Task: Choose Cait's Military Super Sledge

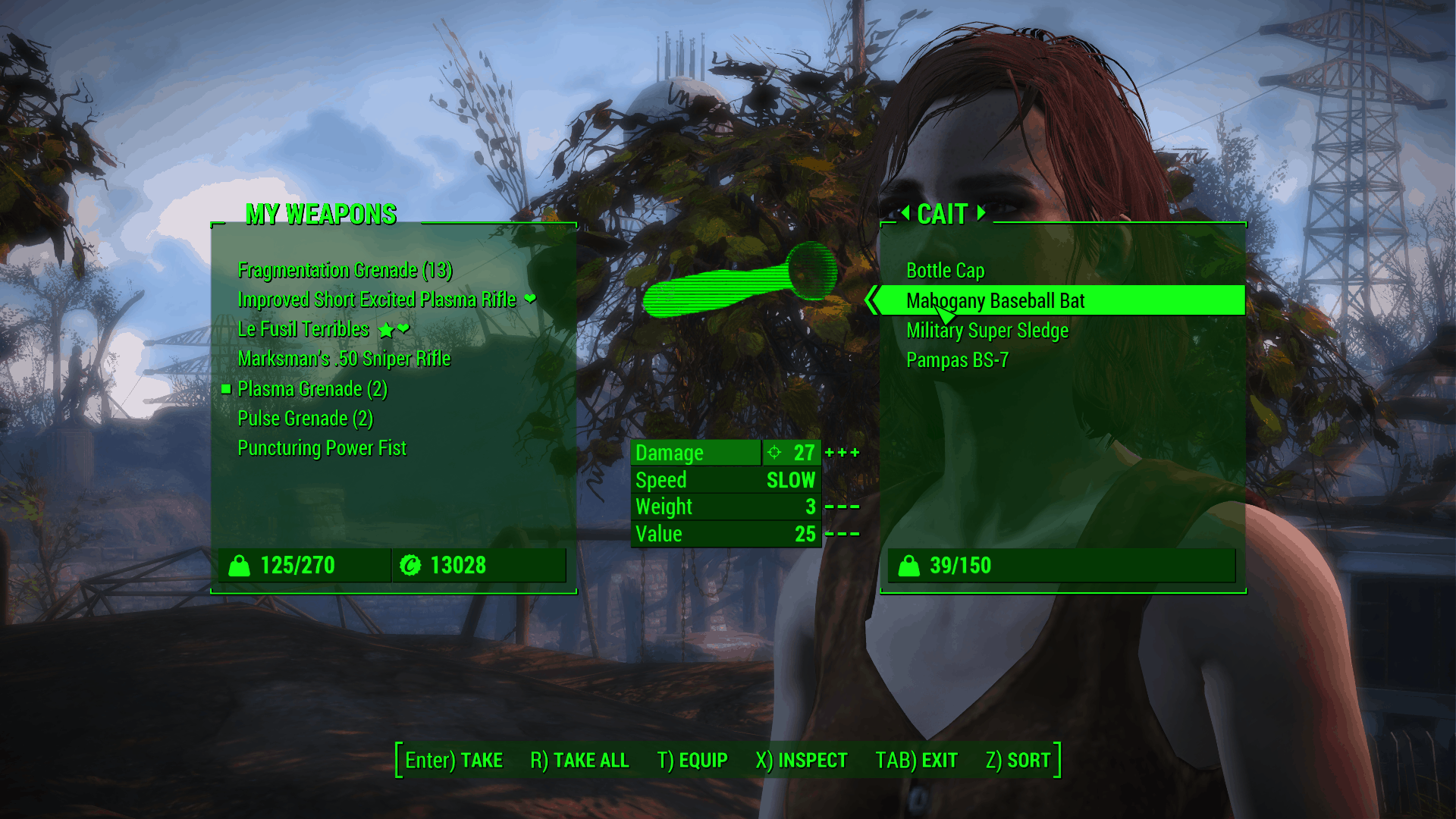Action: coord(987,331)
